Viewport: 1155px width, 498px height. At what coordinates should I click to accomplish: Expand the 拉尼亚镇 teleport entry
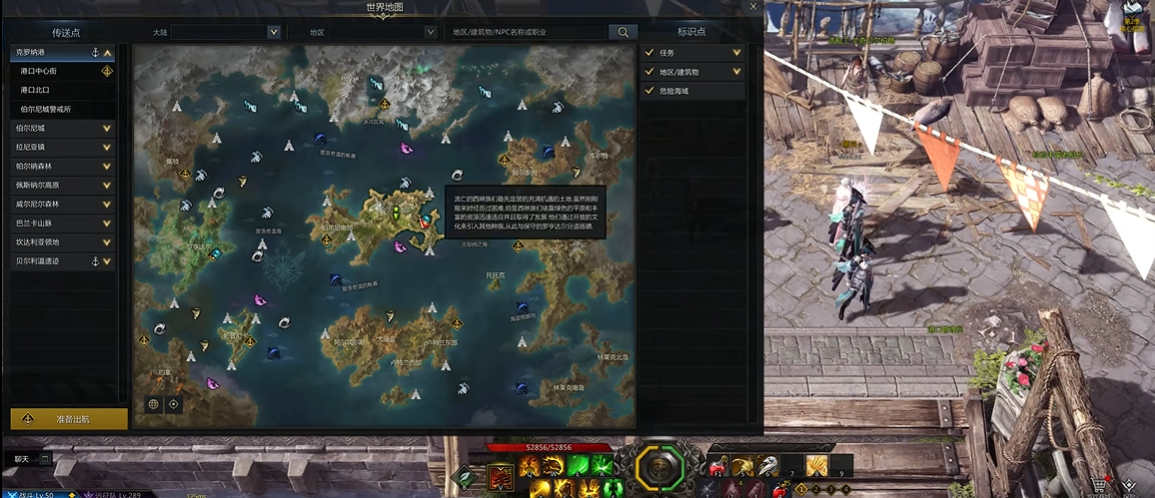[x=107, y=147]
